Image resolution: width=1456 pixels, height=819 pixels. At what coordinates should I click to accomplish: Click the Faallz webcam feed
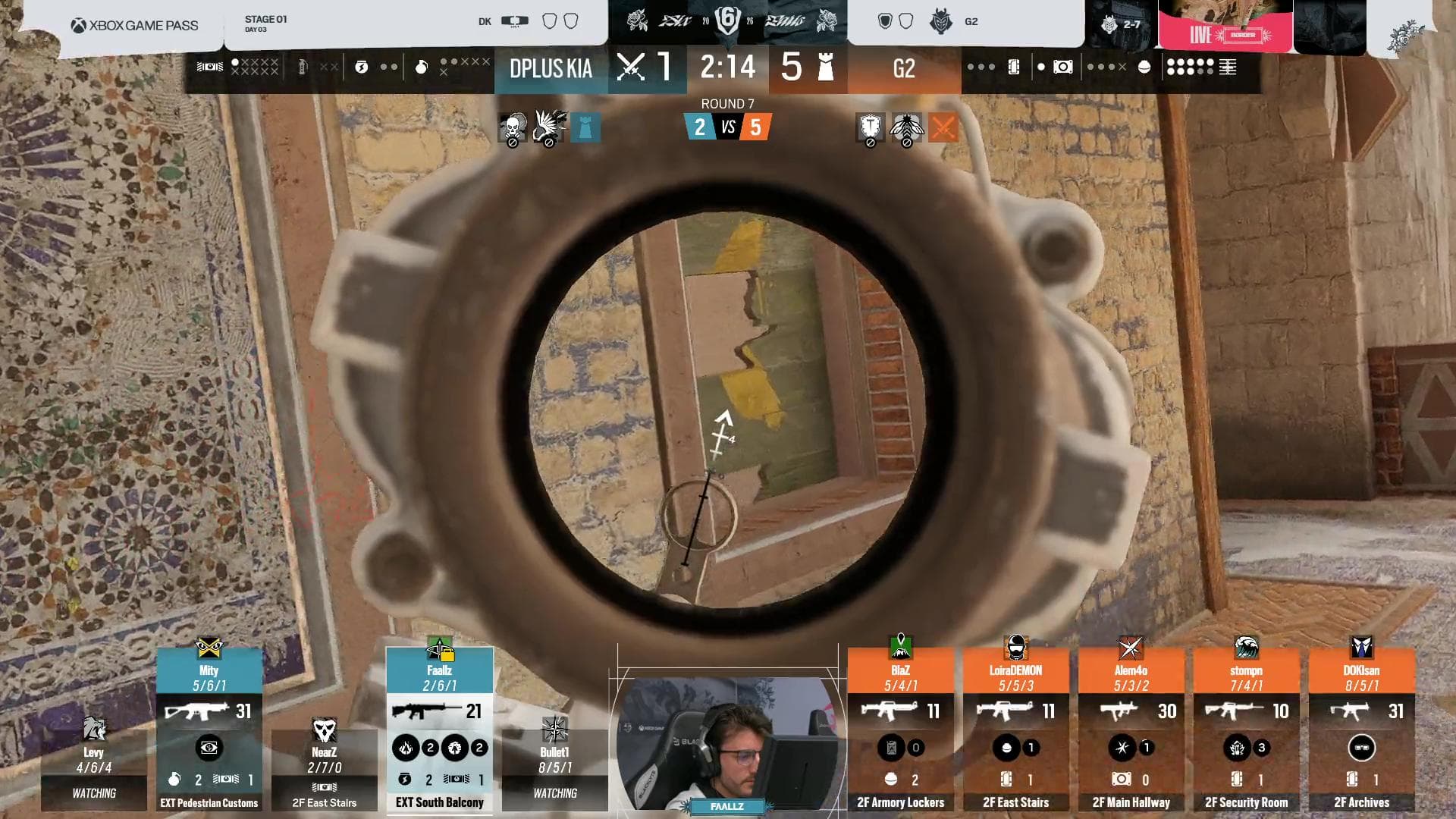728,745
